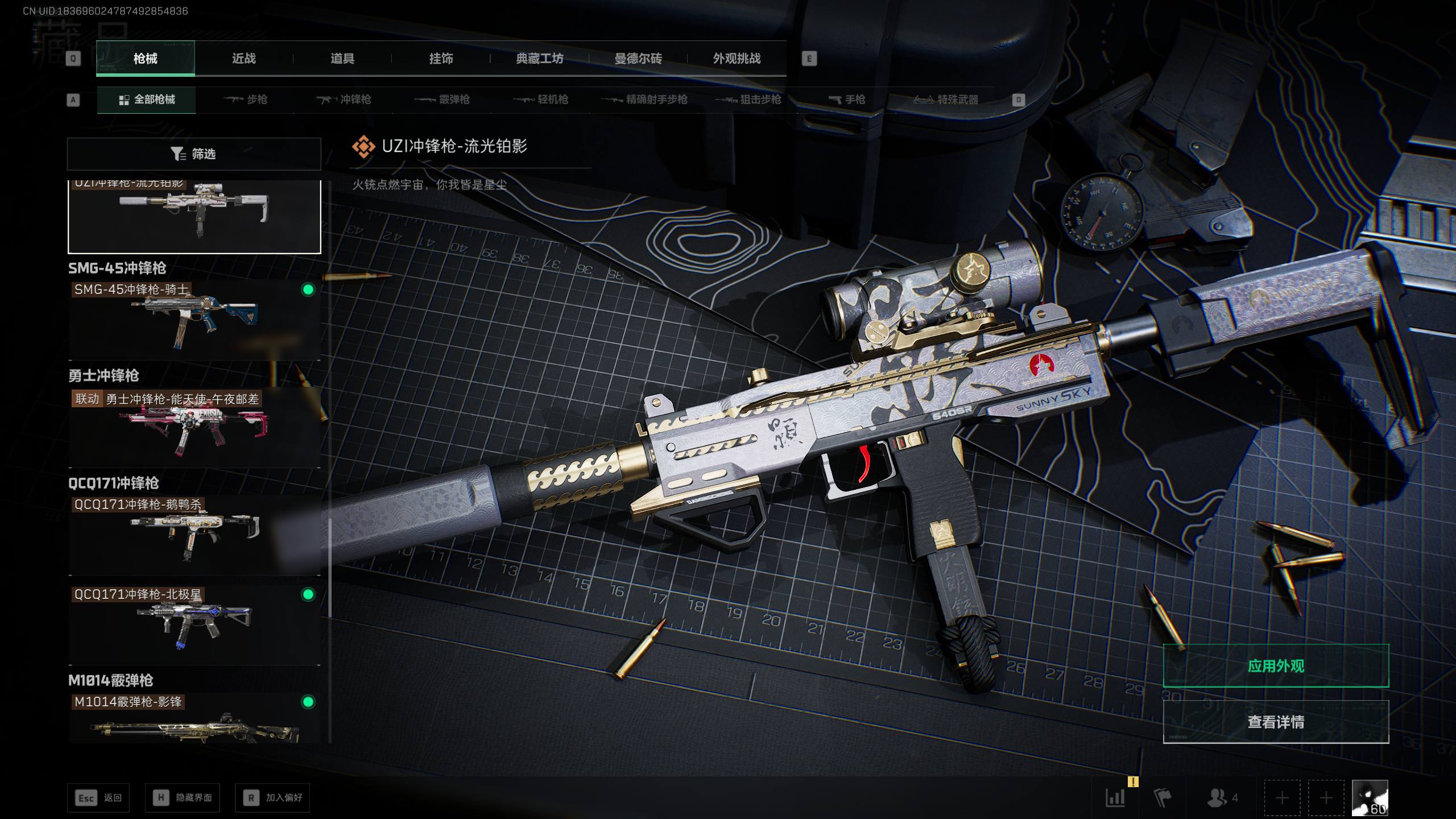Select the 挂饰 charms tab
The width and height of the screenshot is (1456, 819).
point(441,59)
